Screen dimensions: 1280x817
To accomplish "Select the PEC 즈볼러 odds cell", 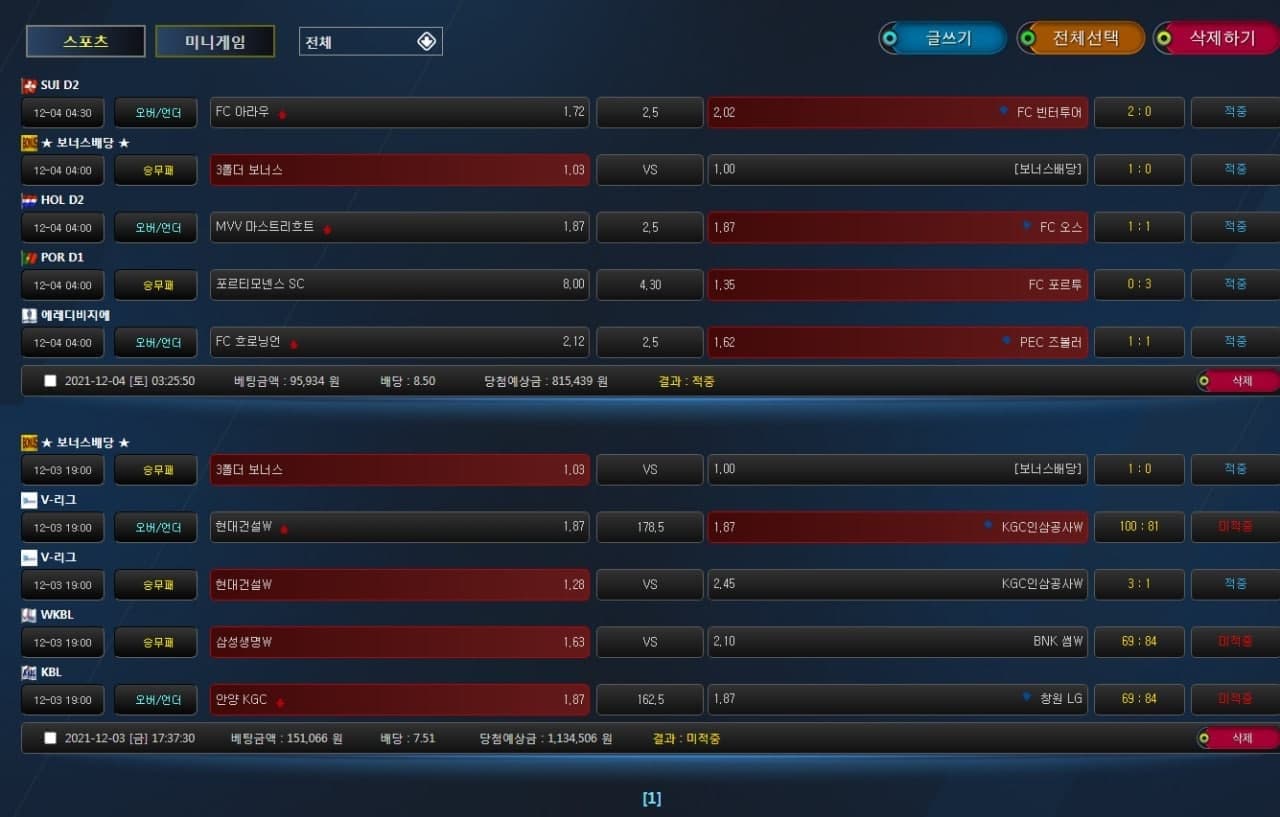I will (x=898, y=342).
